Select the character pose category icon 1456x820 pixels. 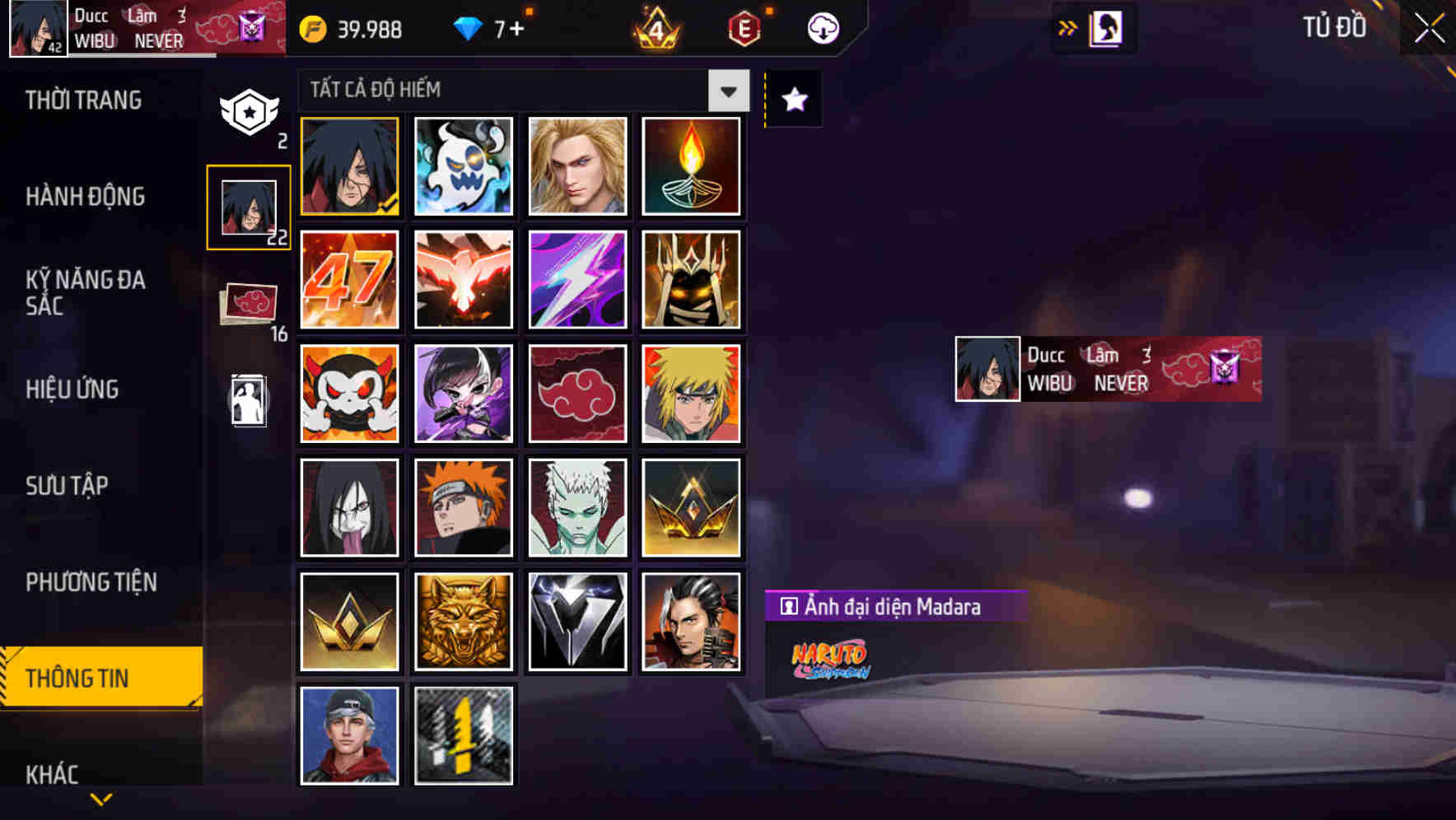(x=249, y=401)
